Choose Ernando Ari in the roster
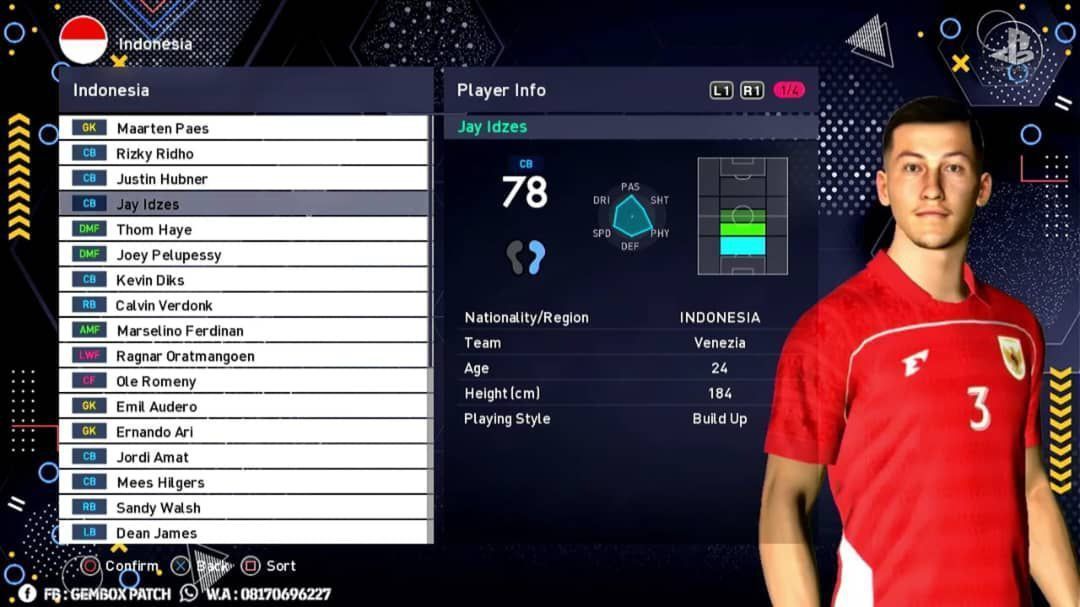Viewport: 1080px width, 607px height. (x=243, y=432)
